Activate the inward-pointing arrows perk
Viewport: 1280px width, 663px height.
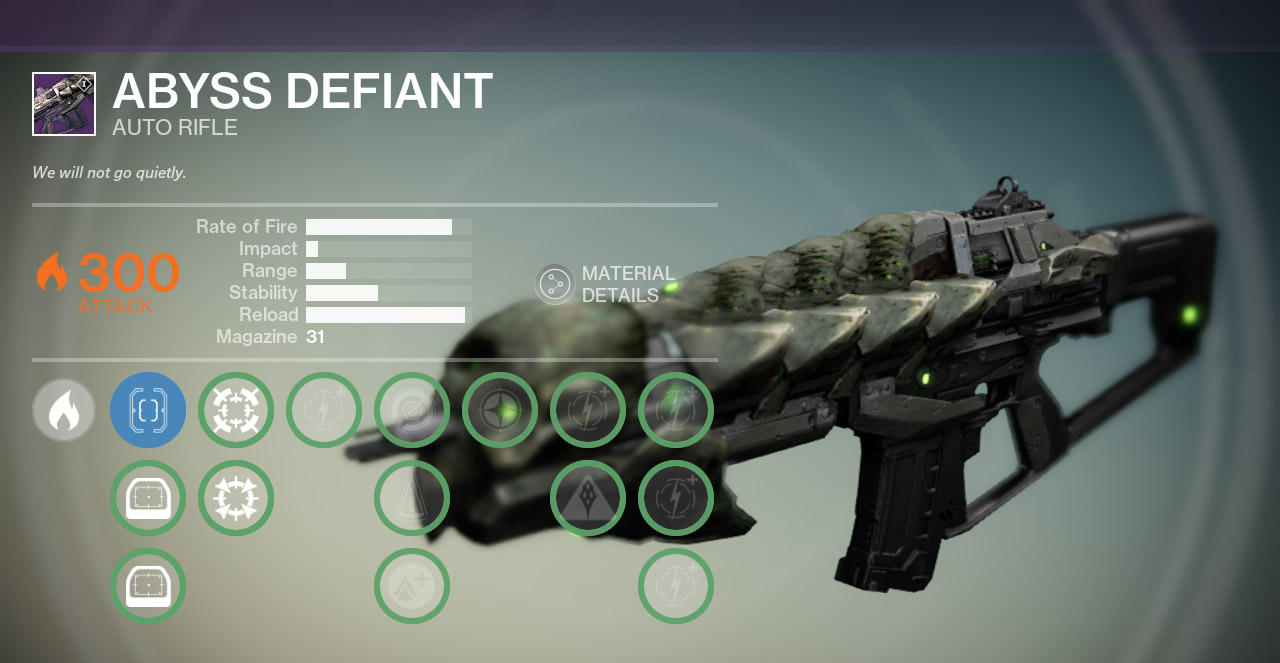click(236, 410)
